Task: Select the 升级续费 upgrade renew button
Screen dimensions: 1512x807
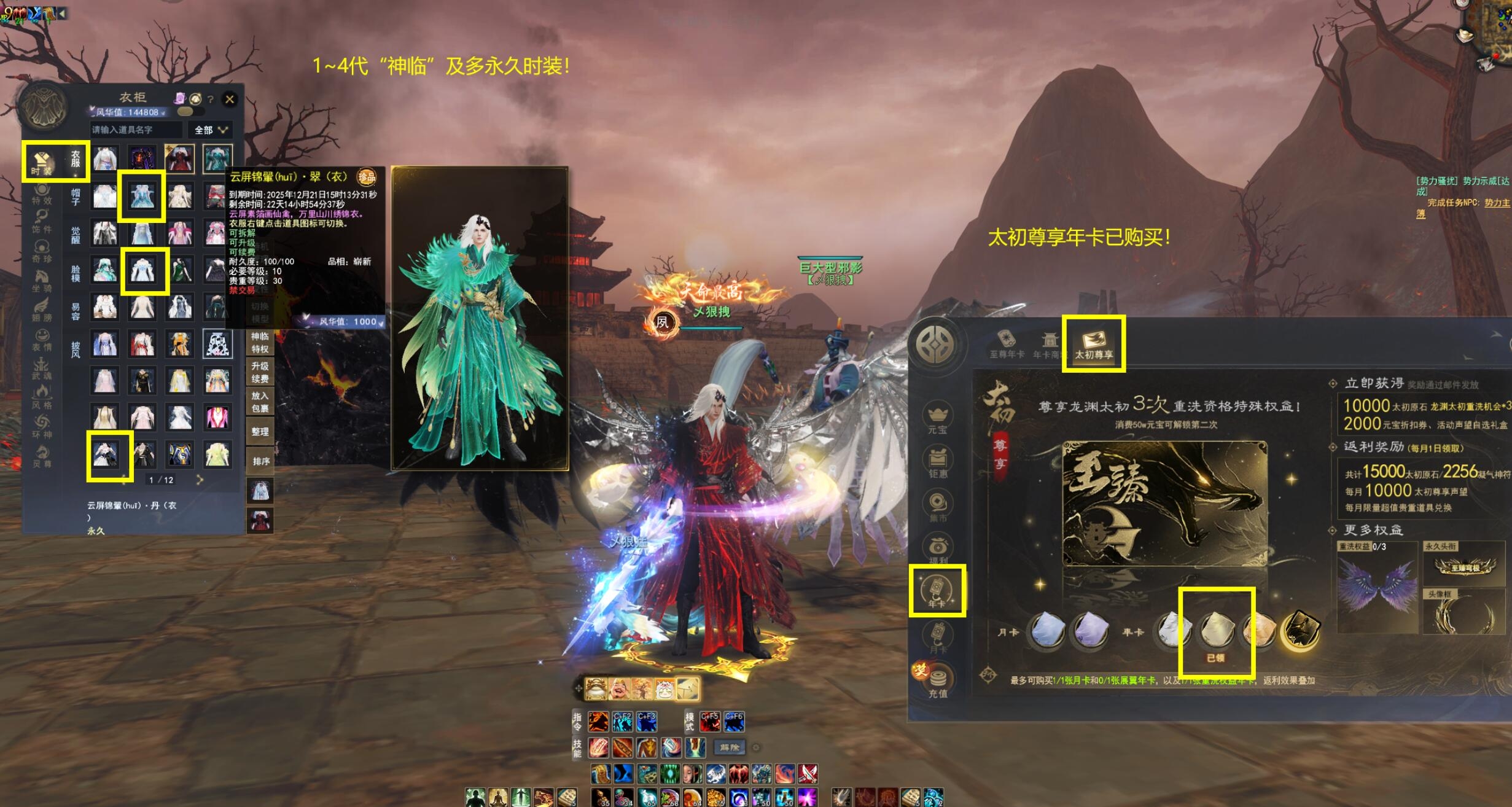Action: 260,372
